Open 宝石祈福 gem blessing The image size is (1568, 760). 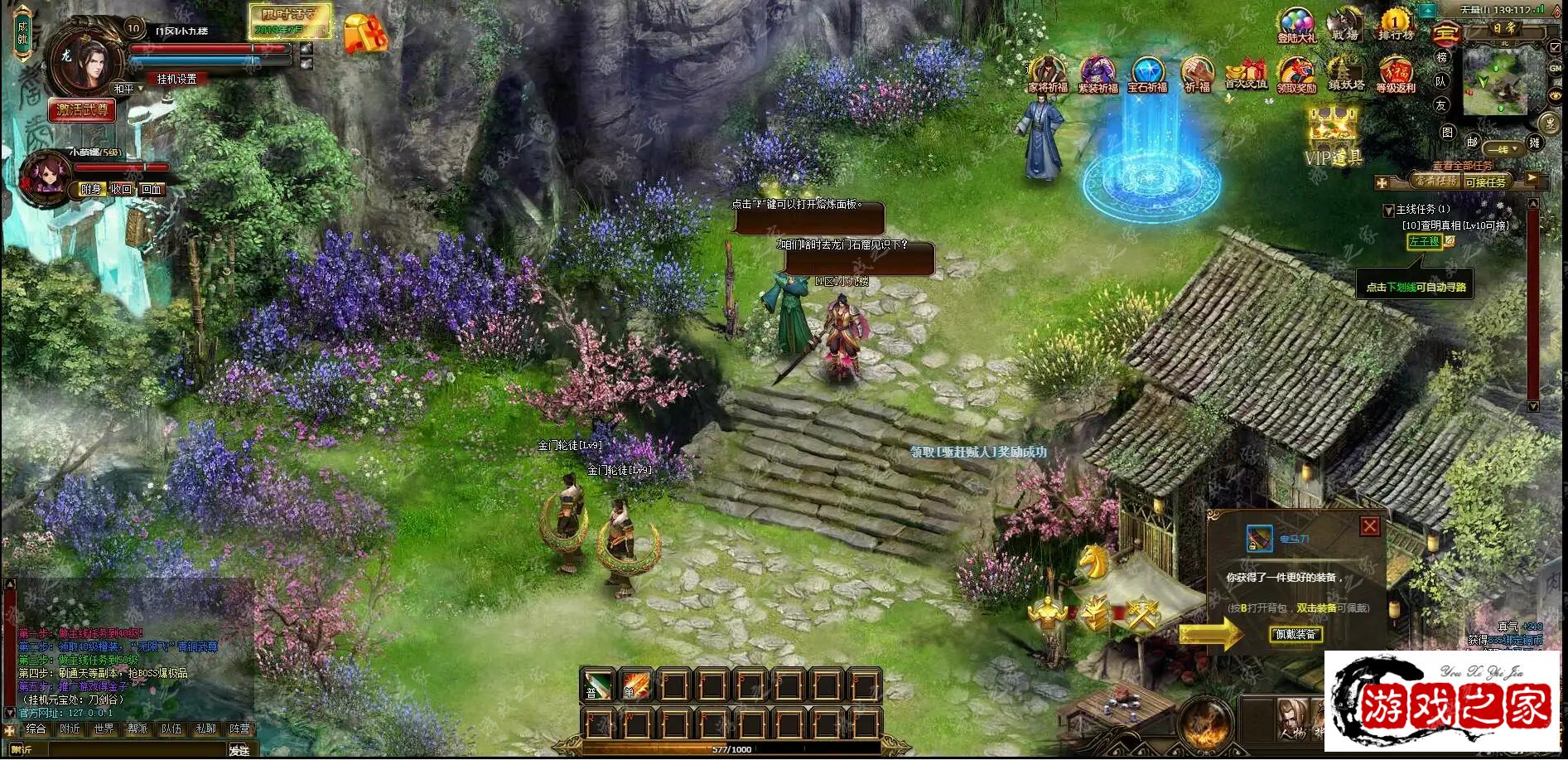pyautogui.click(x=1147, y=75)
